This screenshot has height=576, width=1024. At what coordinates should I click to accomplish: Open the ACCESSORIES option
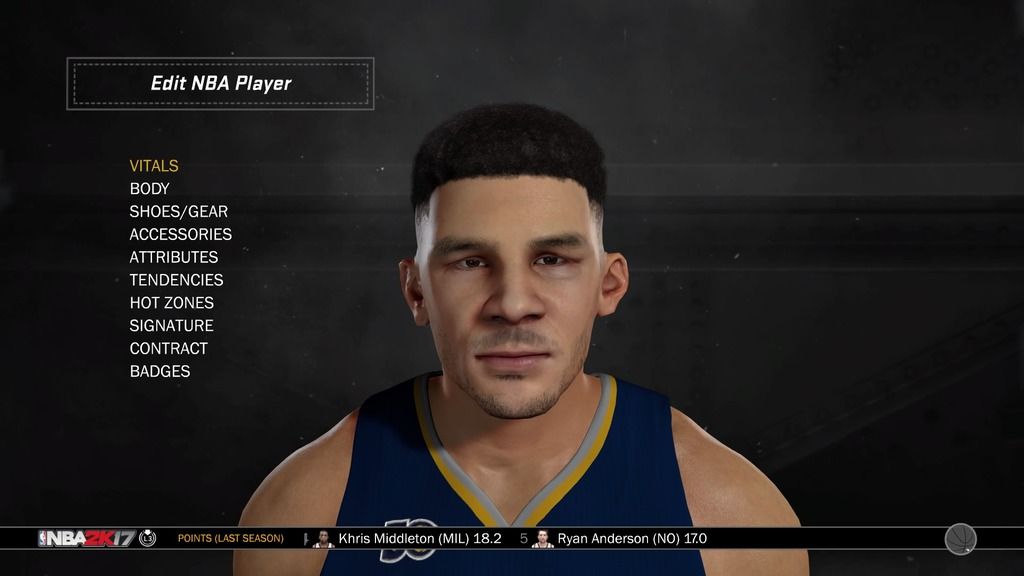point(180,235)
